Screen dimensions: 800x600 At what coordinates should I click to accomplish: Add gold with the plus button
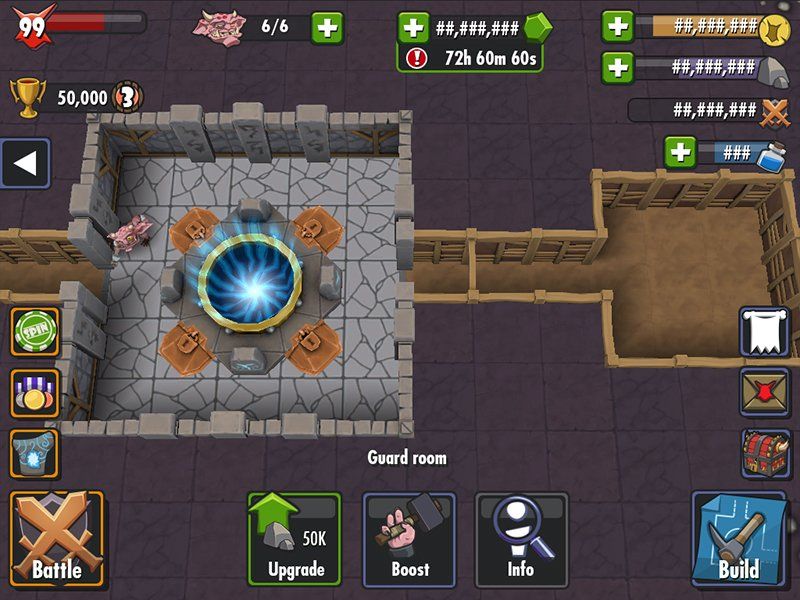pyautogui.click(x=618, y=26)
